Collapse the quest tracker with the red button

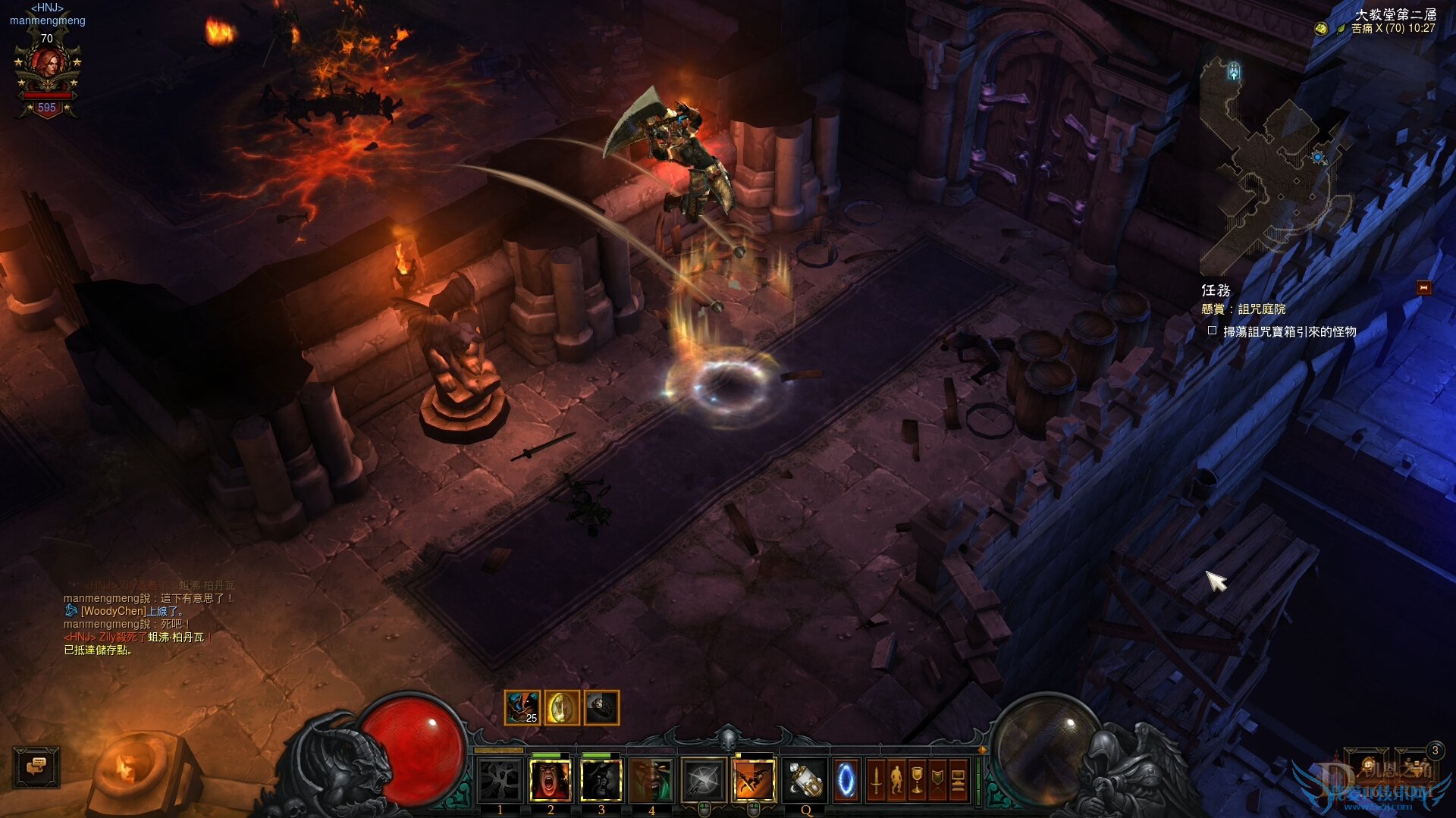pos(1423,288)
